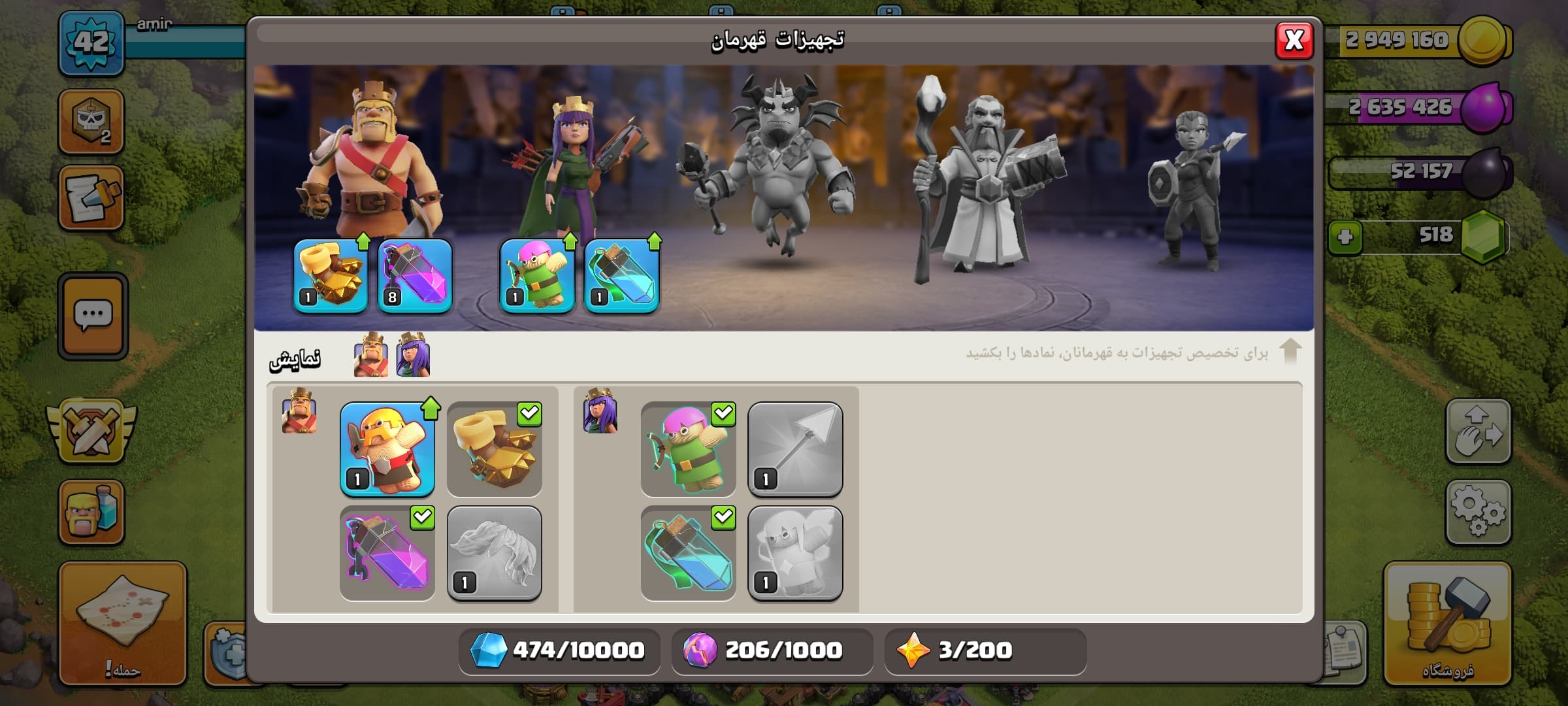This screenshot has height=706, width=1568.
Task: Filter equipment by Archer Queen portrait
Action: coord(413,355)
